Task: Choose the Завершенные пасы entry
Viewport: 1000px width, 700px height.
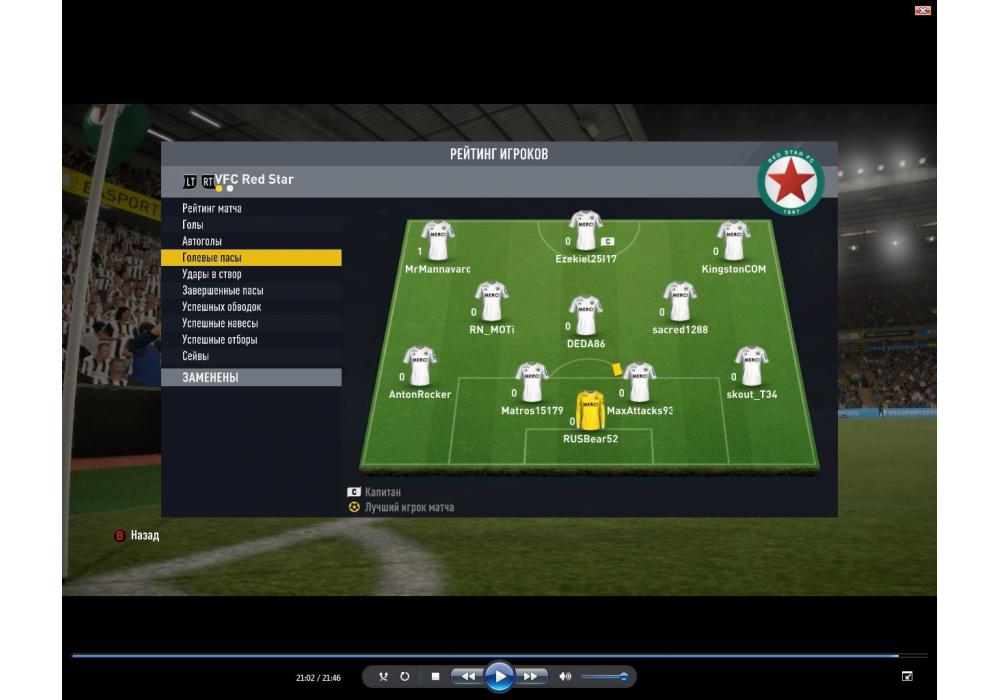Action: 223,291
